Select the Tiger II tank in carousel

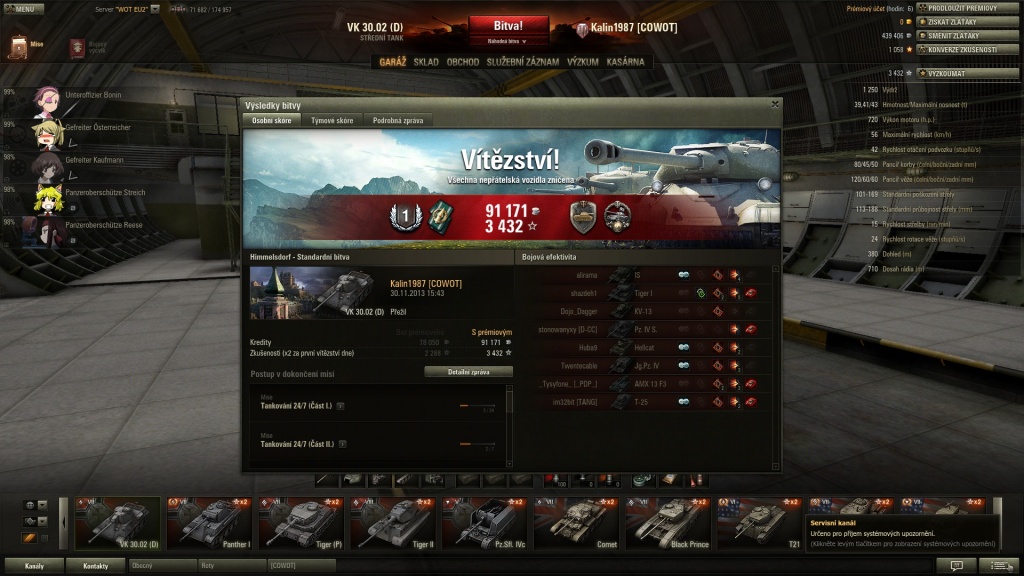coord(393,522)
